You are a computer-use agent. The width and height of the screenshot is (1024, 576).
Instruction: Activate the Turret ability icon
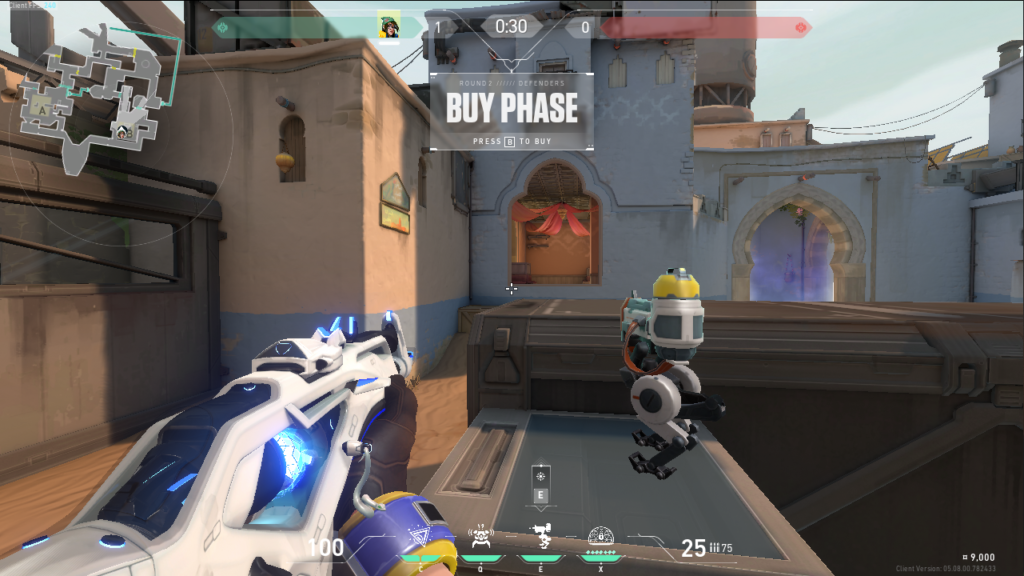click(x=541, y=539)
